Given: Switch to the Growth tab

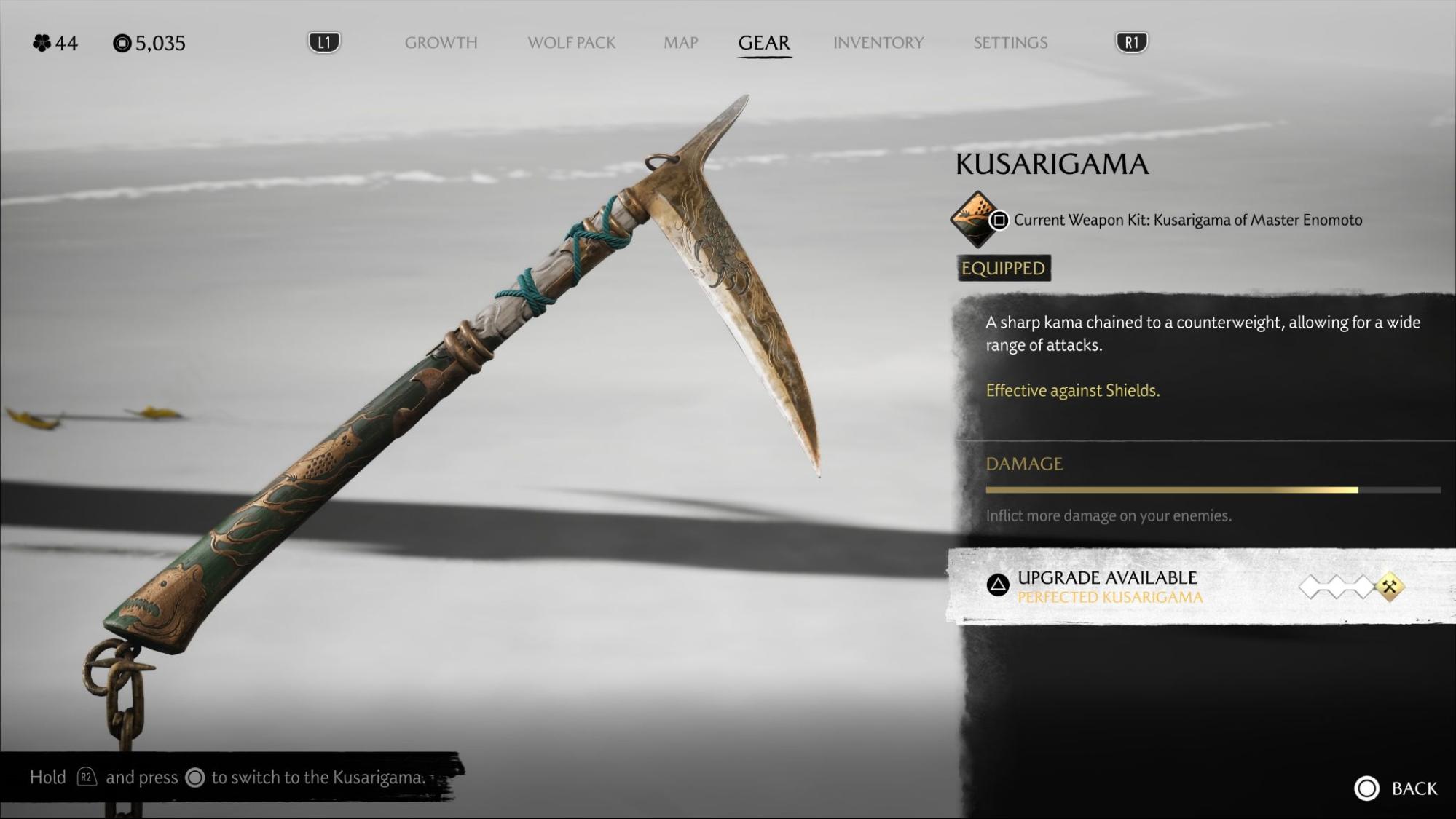Looking at the screenshot, I should [x=441, y=43].
